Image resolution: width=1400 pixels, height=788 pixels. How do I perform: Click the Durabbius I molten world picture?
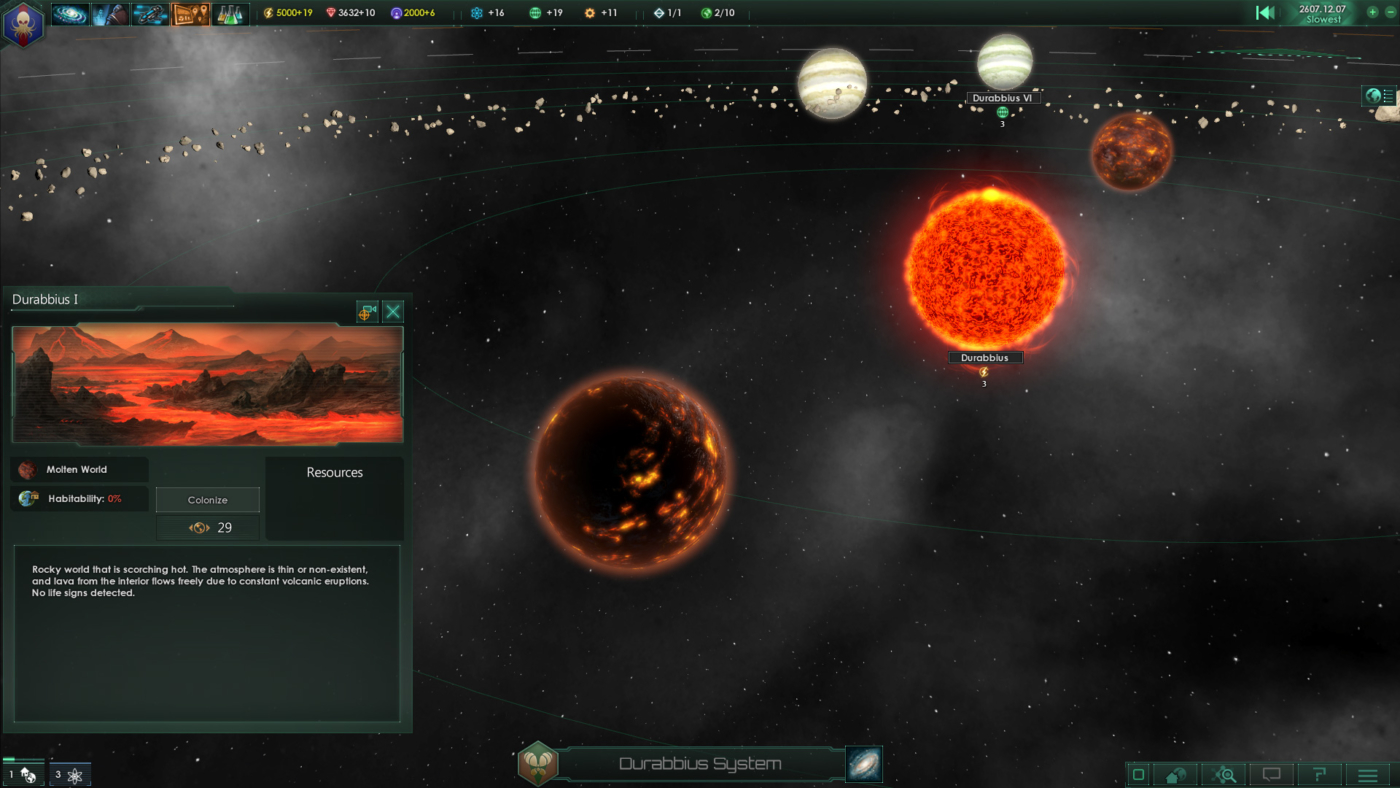click(207, 384)
